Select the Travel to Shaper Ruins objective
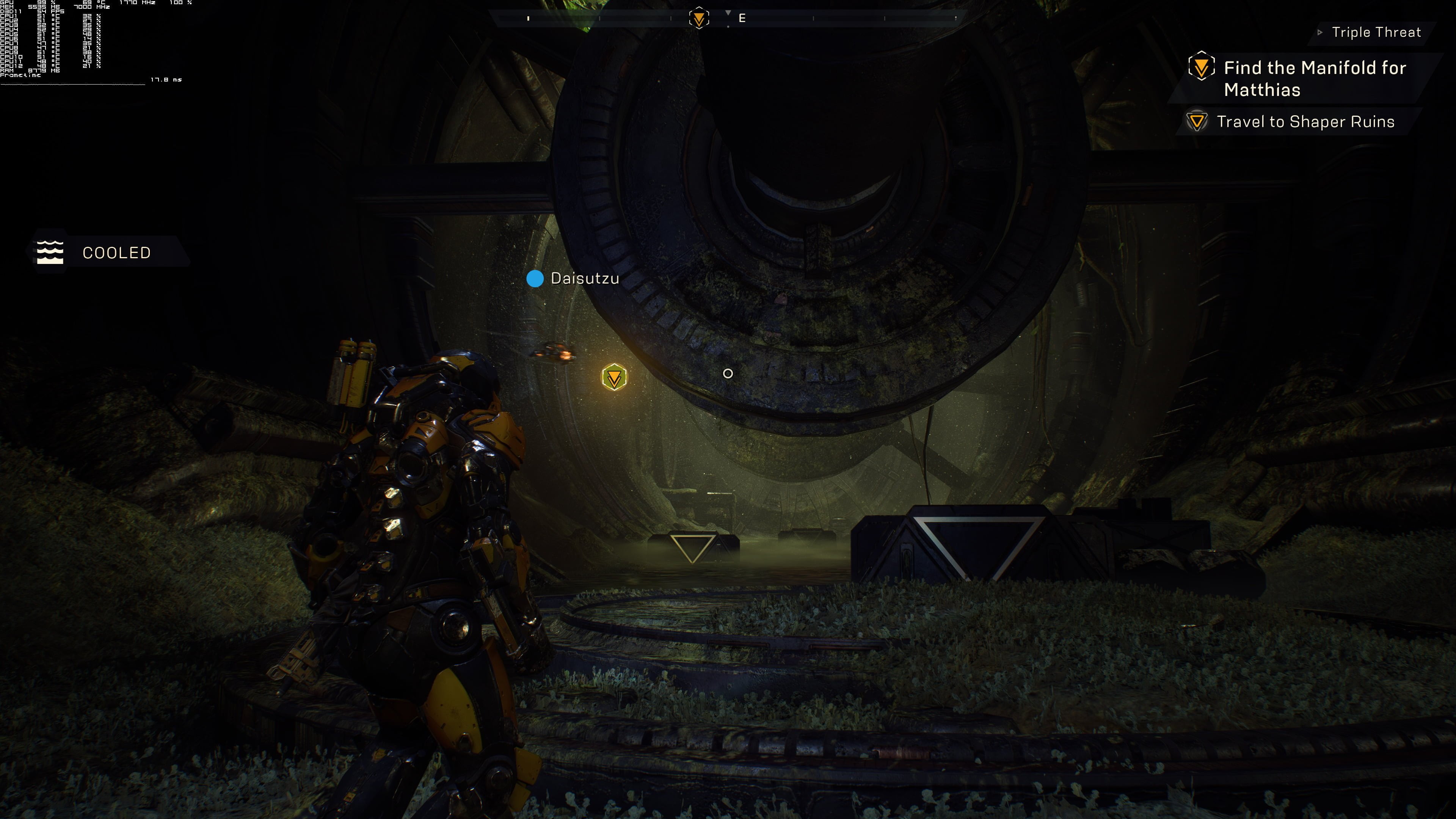The image size is (1456, 819). [1304, 121]
